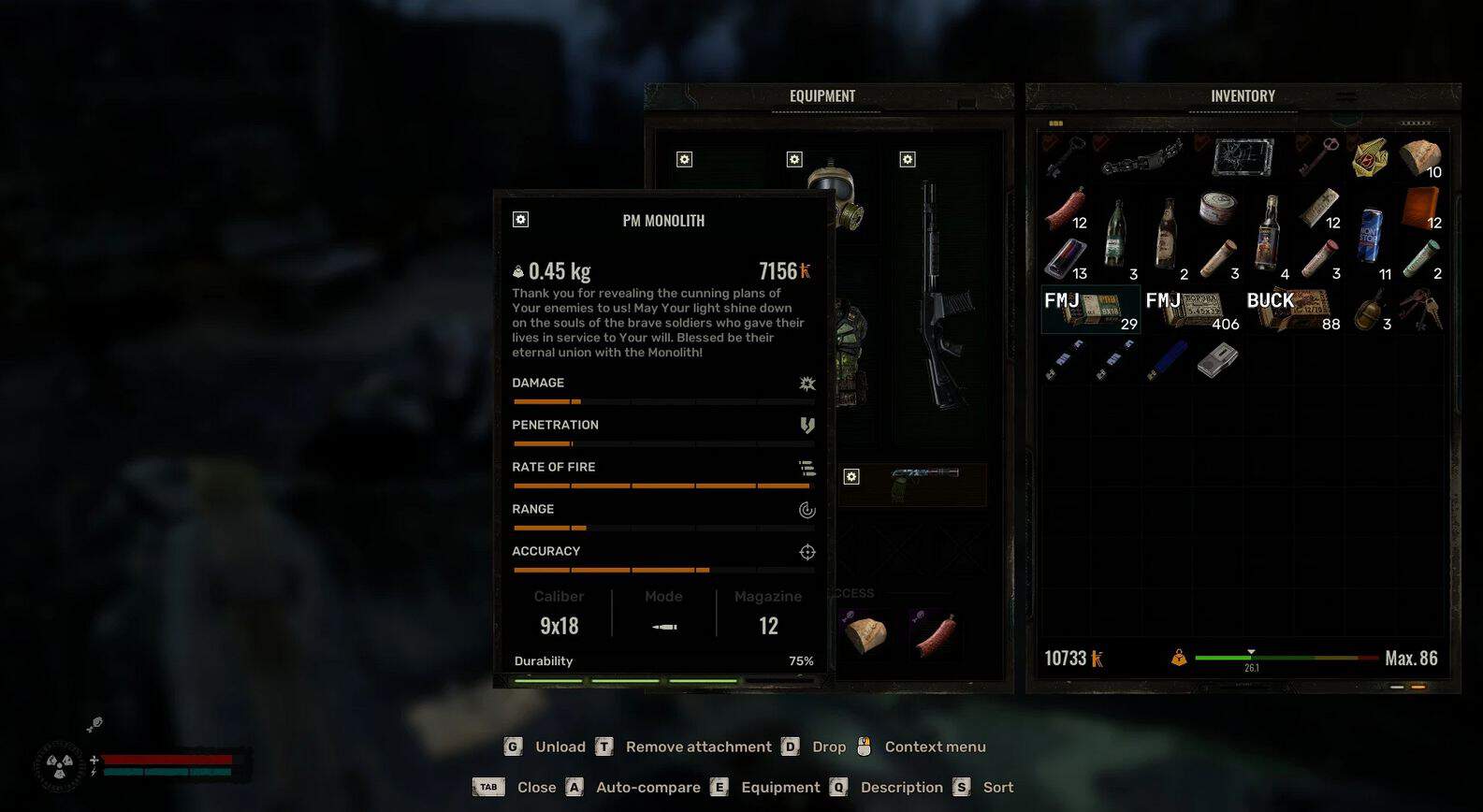
Task: Click the pink key item in the inventory
Action: (1319, 154)
